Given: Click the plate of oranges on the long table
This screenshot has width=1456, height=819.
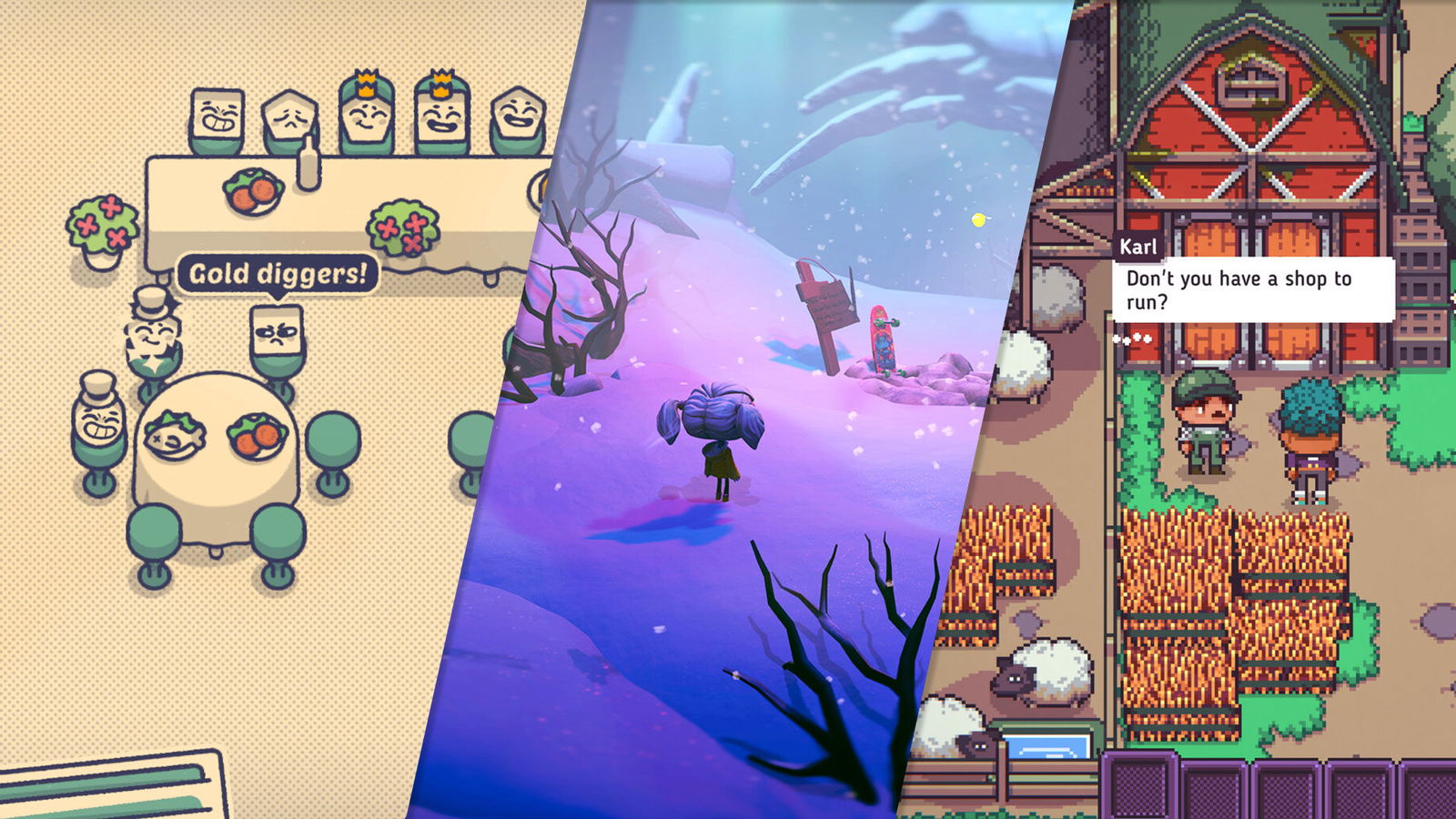Looking at the screenshot, I should [x=255, y=191].
